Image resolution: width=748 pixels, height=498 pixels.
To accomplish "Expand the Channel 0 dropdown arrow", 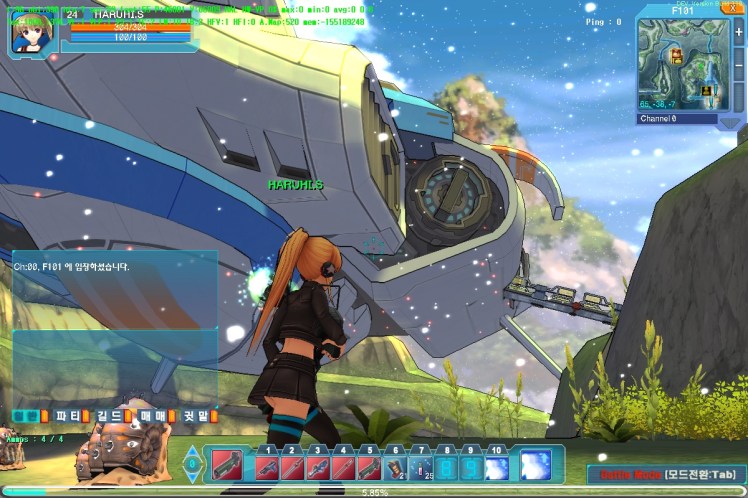I will pos(732,120).
